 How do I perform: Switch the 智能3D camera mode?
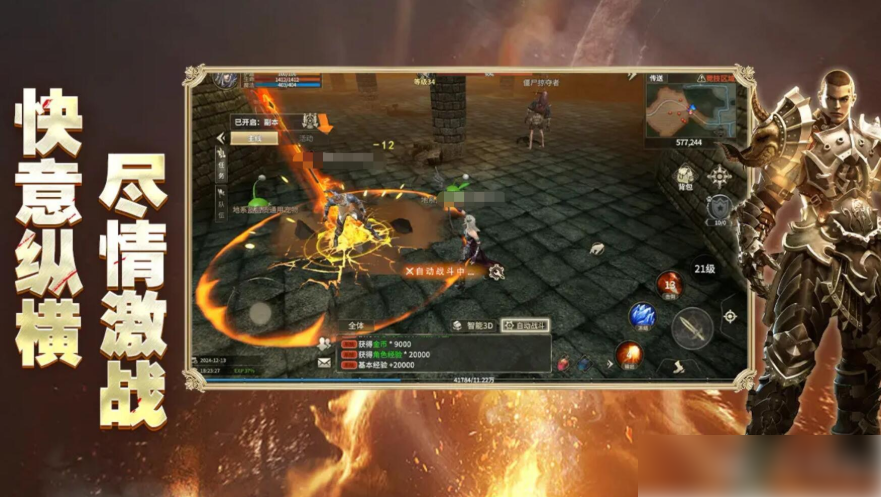pyautogui.click(x=470, y=326)
